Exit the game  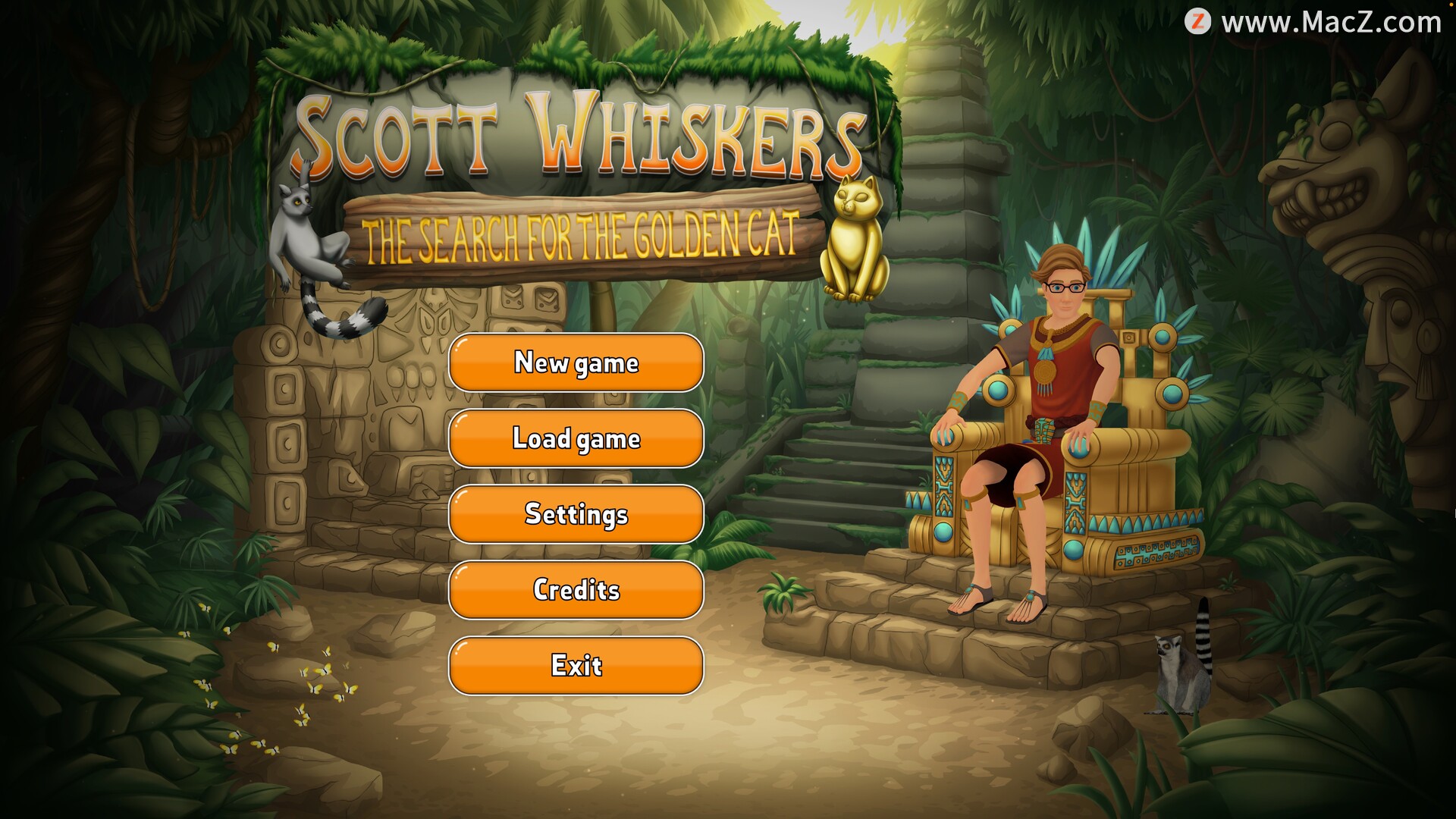click(x=576, y=666)
